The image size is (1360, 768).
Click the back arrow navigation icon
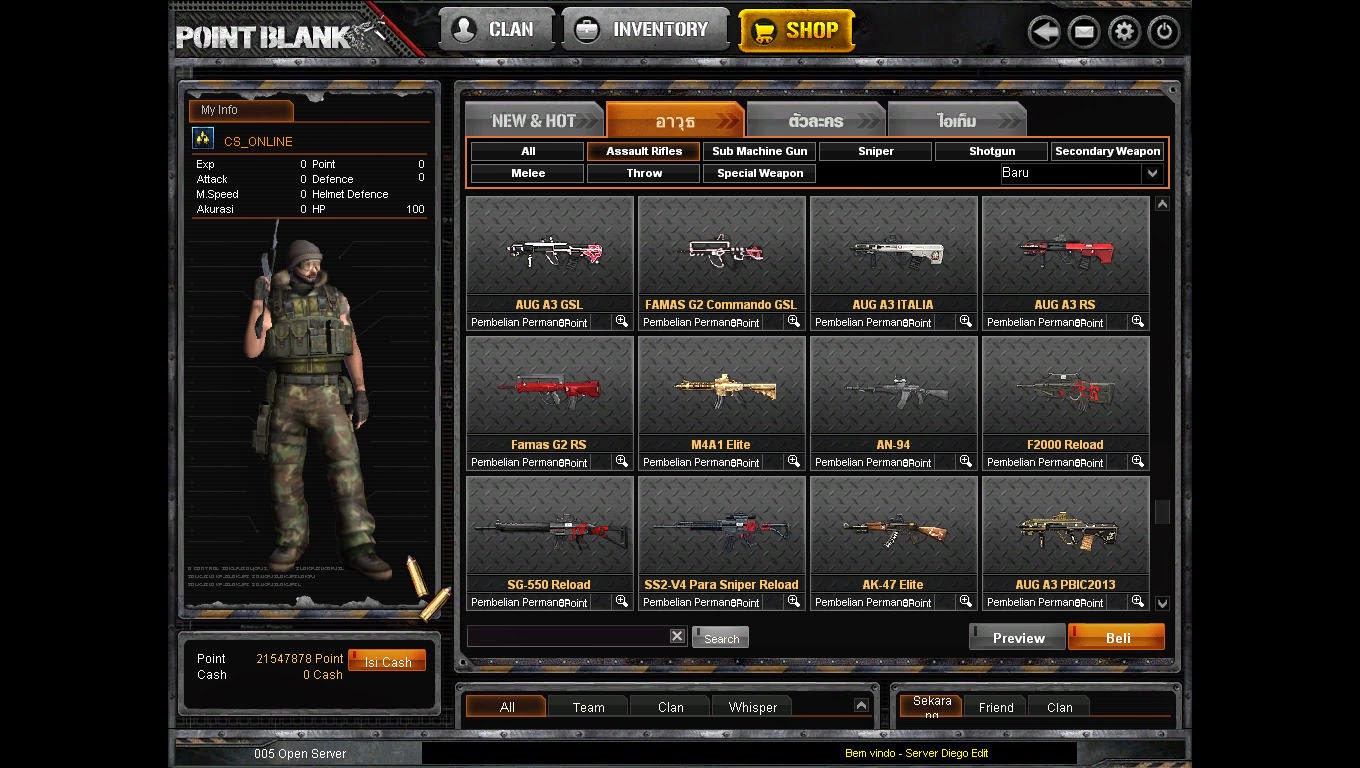coord(1044,31)
